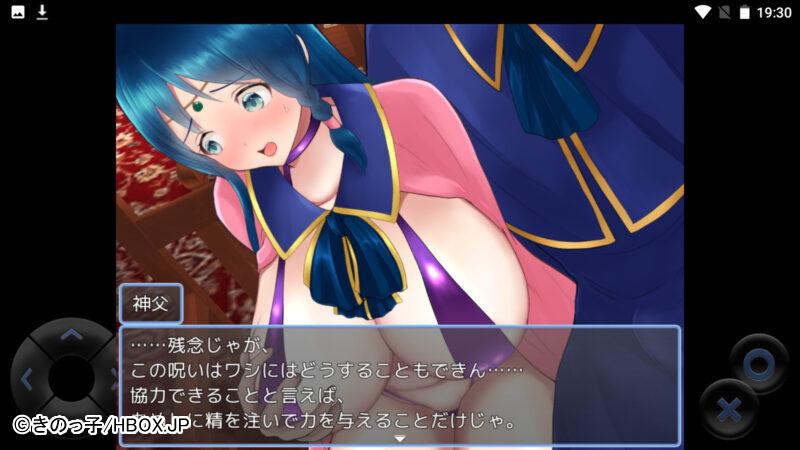This screenshot has width=800, height=450.
Task: Advance dialogue with the small down arrow
Action: click(x=400, y=438)
